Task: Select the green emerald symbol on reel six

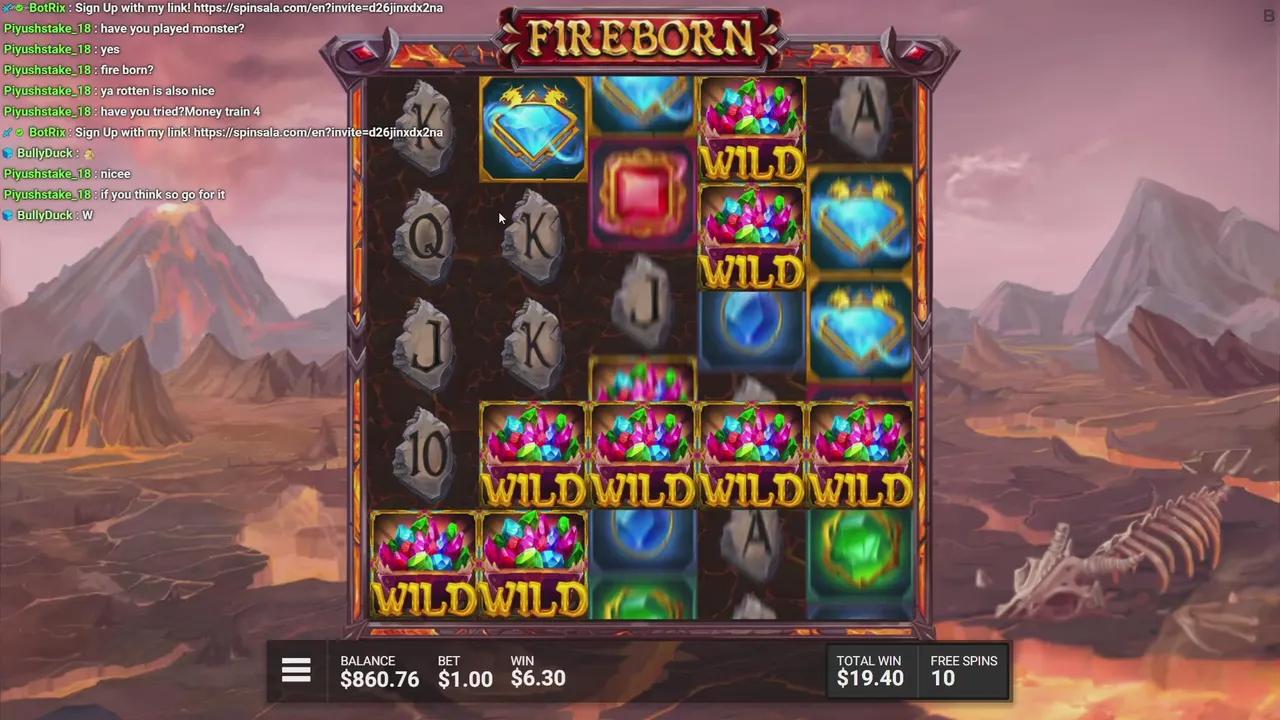Action: (860, 555)
